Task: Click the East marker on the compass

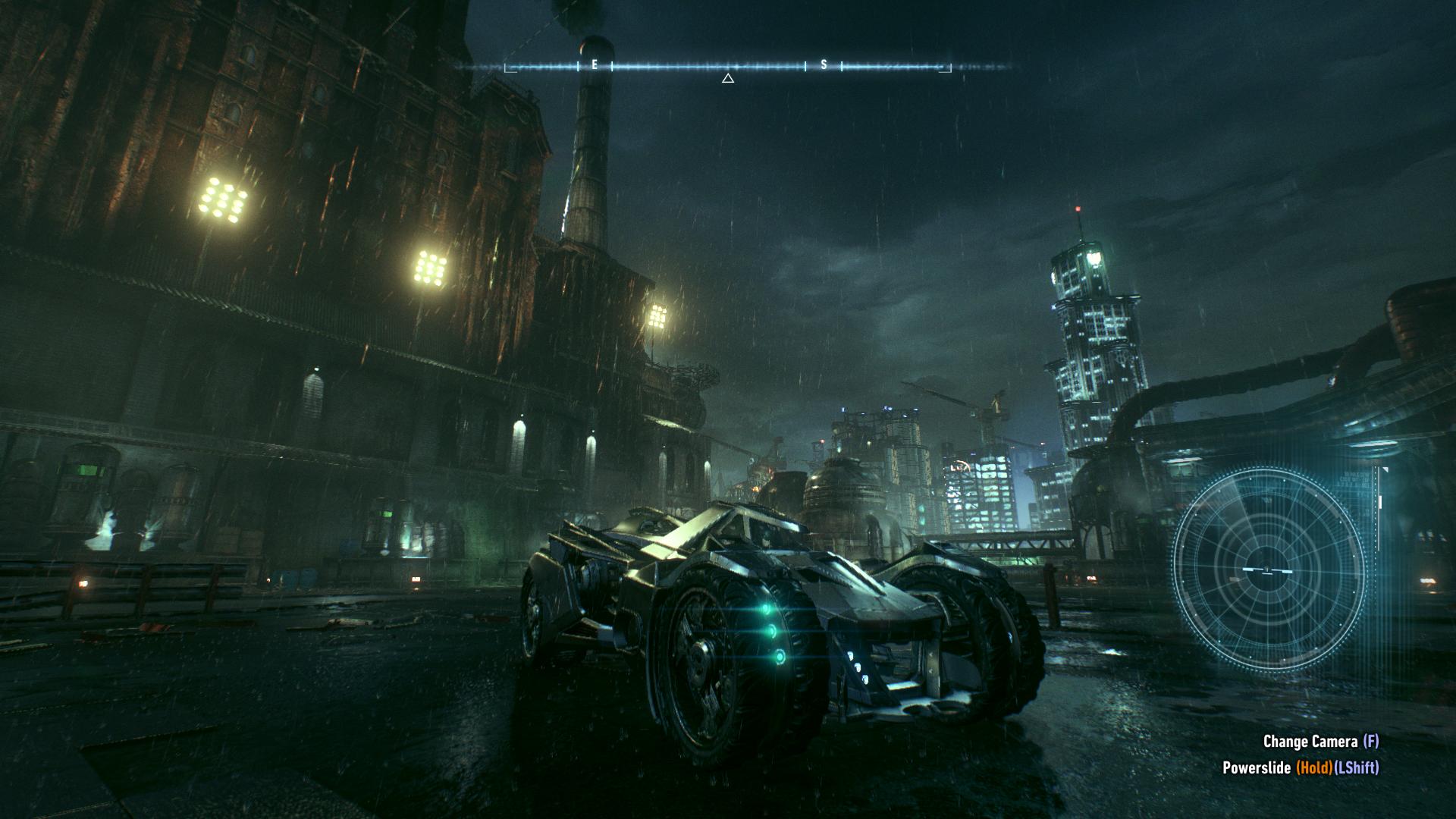Action: tap(595, 65)
